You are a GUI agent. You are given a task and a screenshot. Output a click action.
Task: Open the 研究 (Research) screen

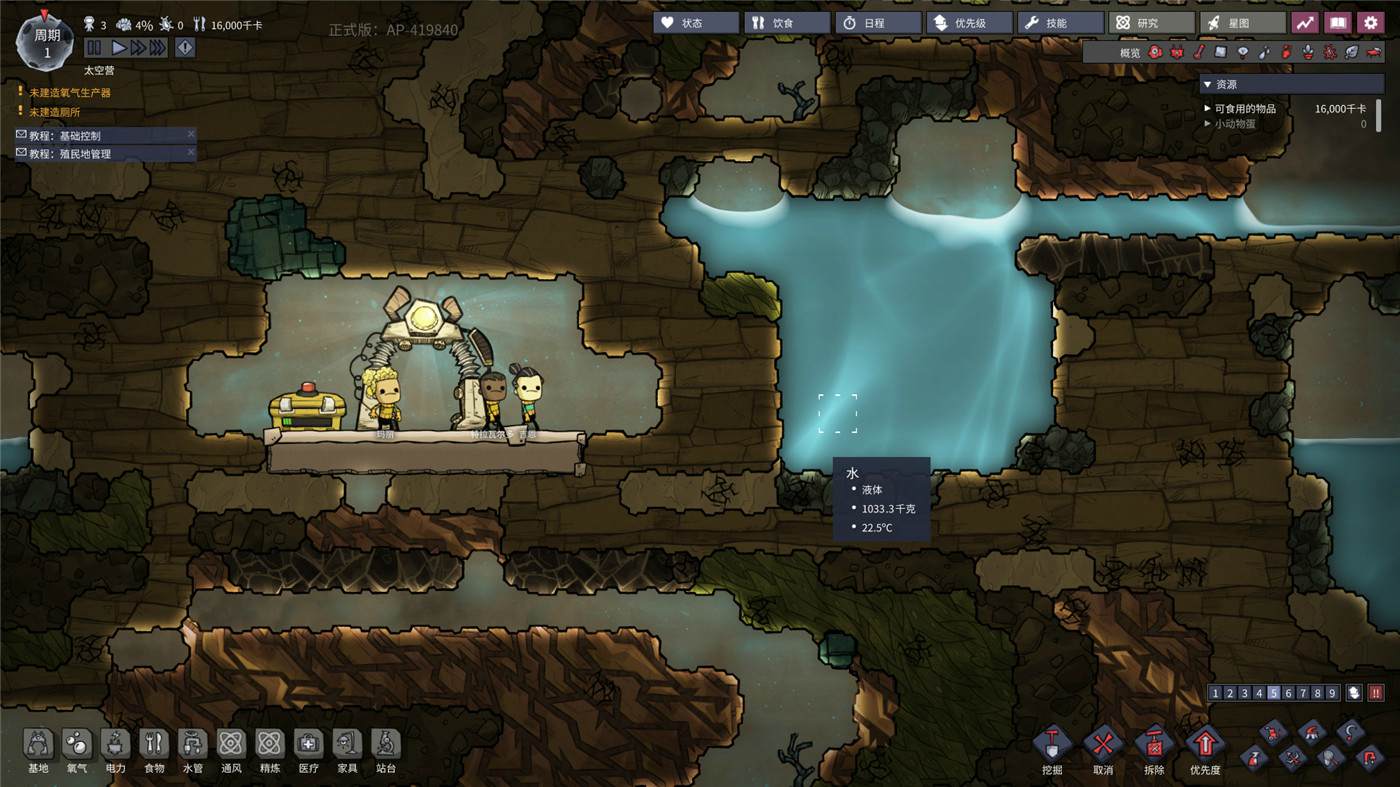[1154, 23]
